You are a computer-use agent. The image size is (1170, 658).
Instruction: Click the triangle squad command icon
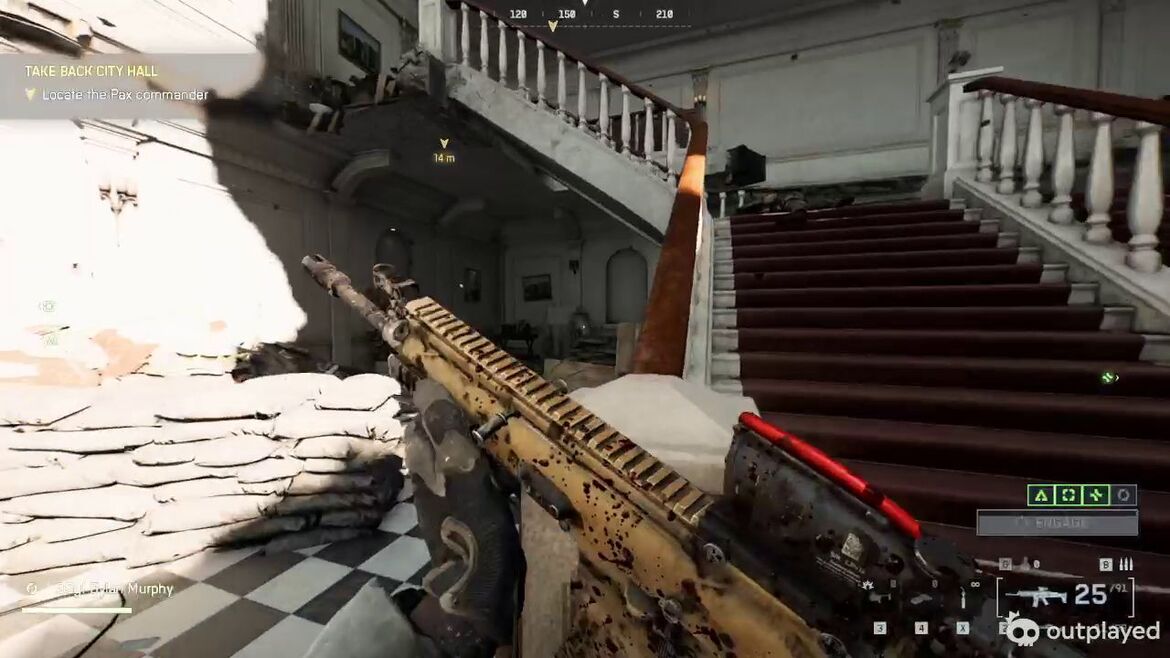[x=1040, y=495]
